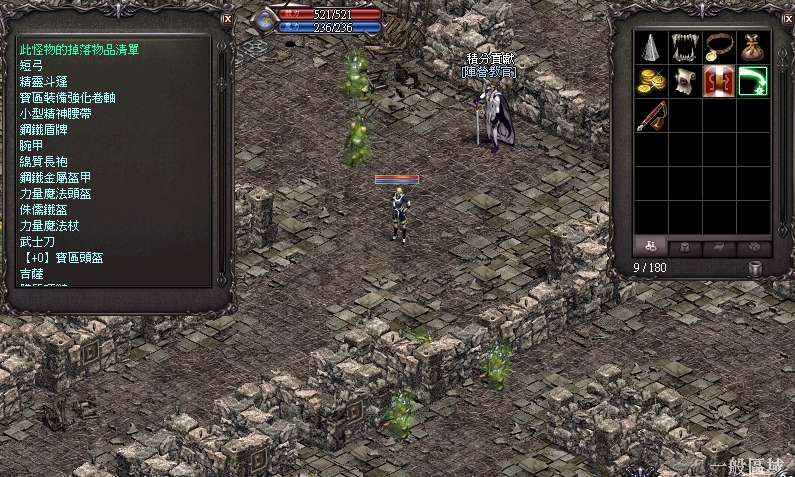Switch to the fourth inventory tab

coord(754,246)
